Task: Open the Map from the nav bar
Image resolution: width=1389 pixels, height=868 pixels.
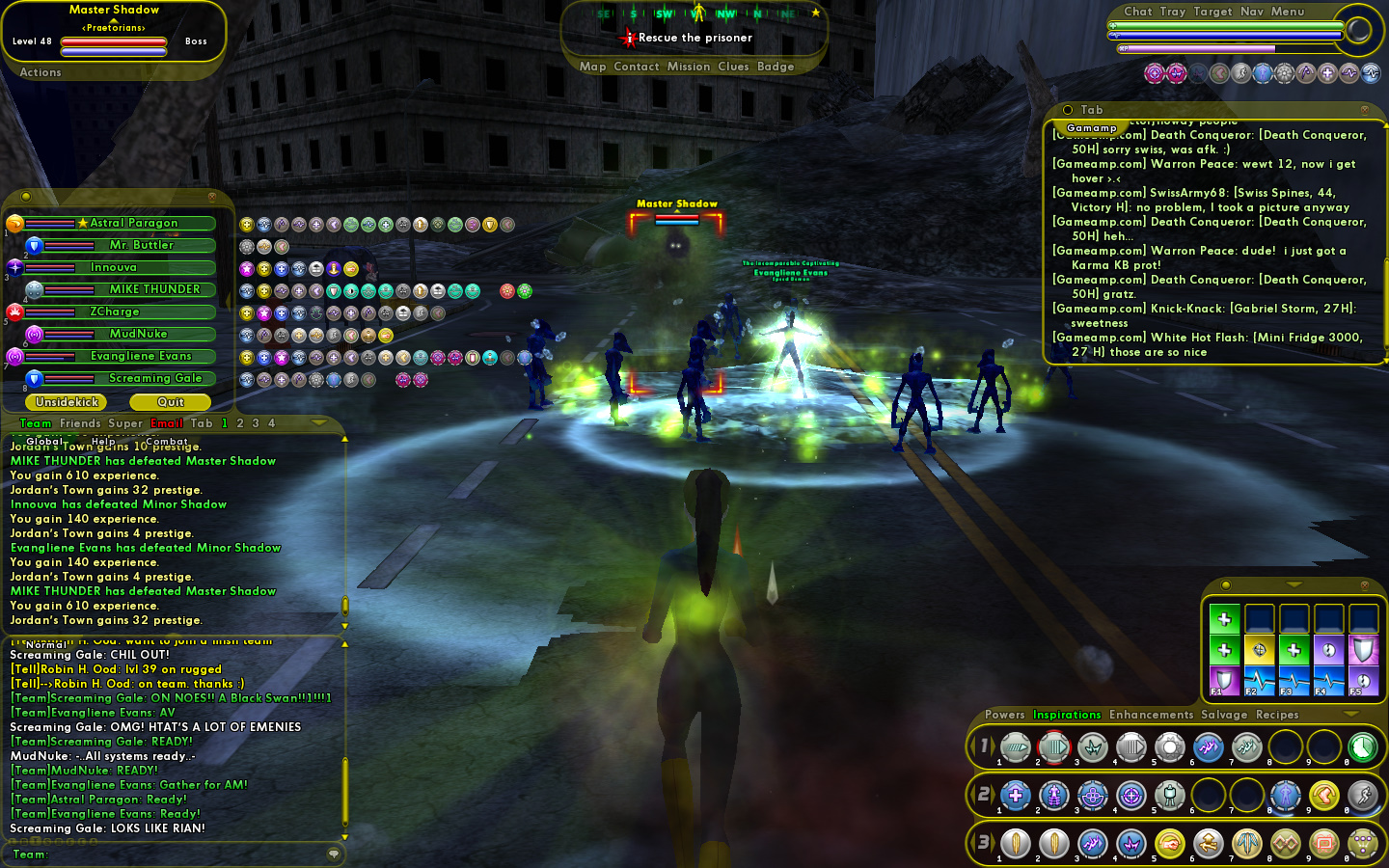Action: tap(592, 67)
